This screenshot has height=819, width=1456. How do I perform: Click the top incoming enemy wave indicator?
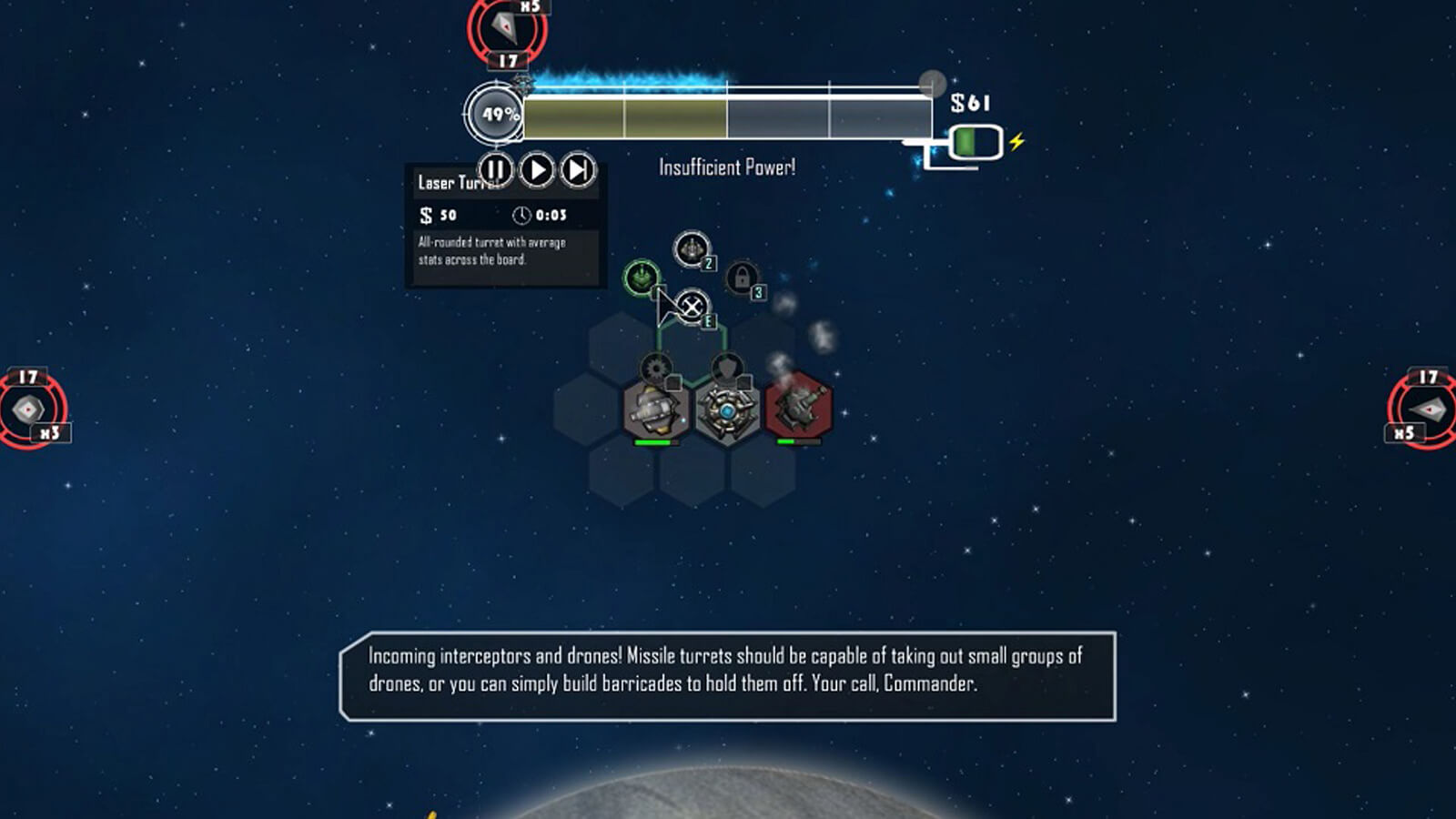click(507, 30)
